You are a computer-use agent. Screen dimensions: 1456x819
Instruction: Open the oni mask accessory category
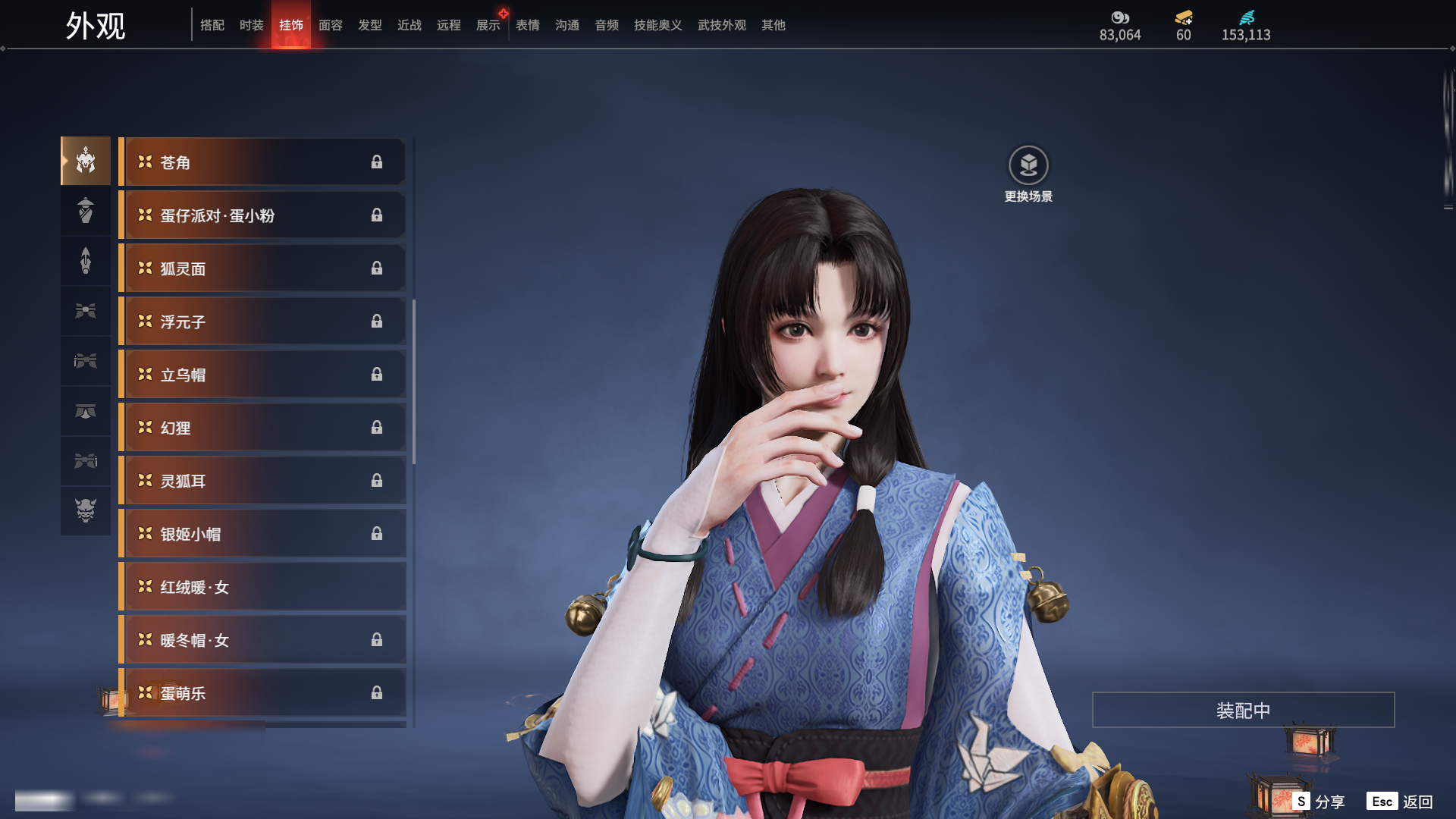(x=86, y=510)
